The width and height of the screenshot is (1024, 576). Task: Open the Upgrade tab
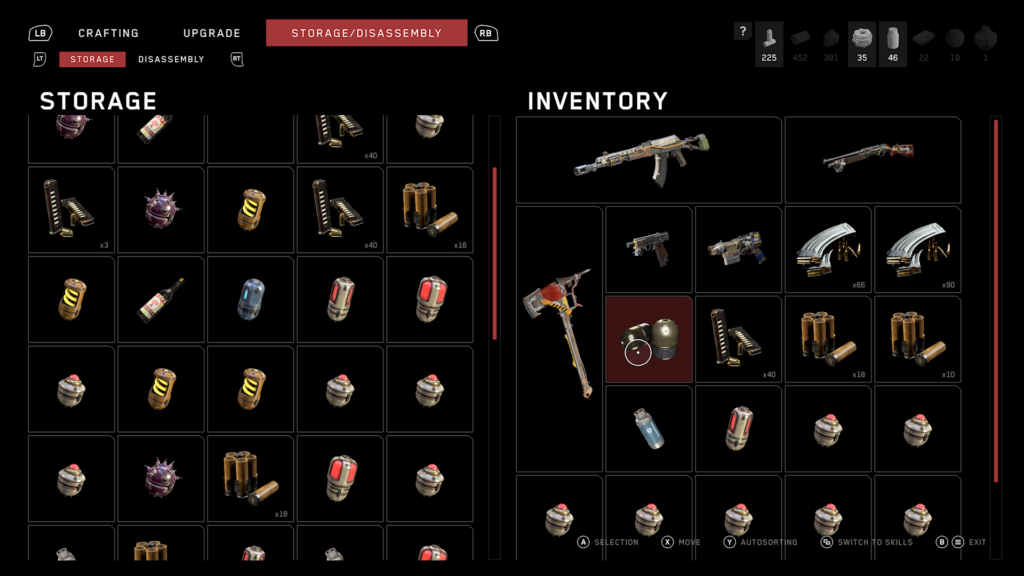(x=212, y=33)
